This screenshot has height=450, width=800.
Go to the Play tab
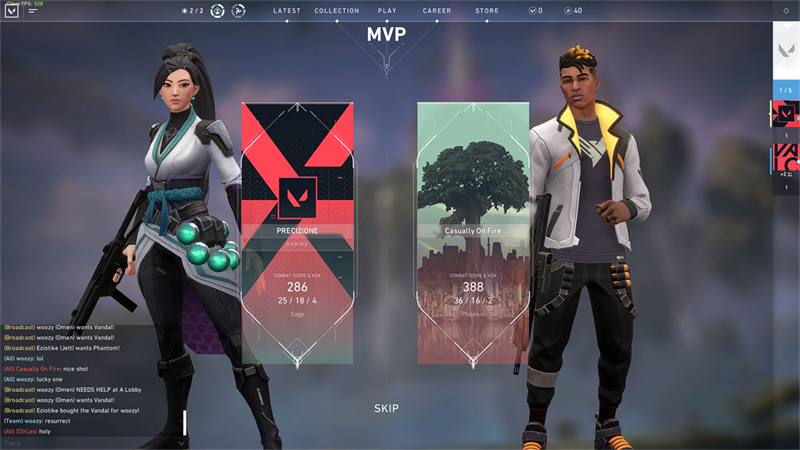click(387, 11)
